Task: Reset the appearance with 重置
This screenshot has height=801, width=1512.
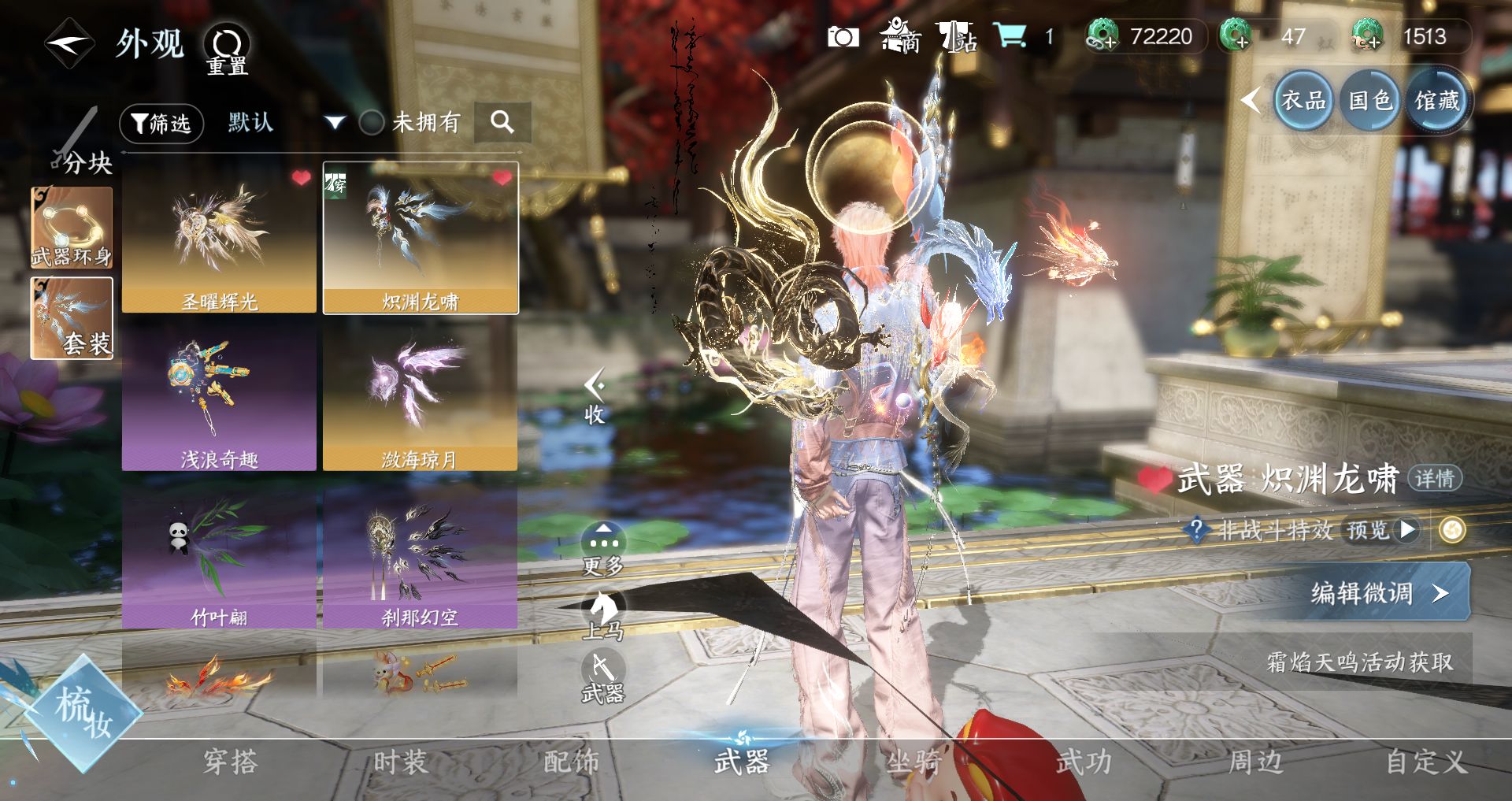Action: pyautogui.click(x=227, y=49)
